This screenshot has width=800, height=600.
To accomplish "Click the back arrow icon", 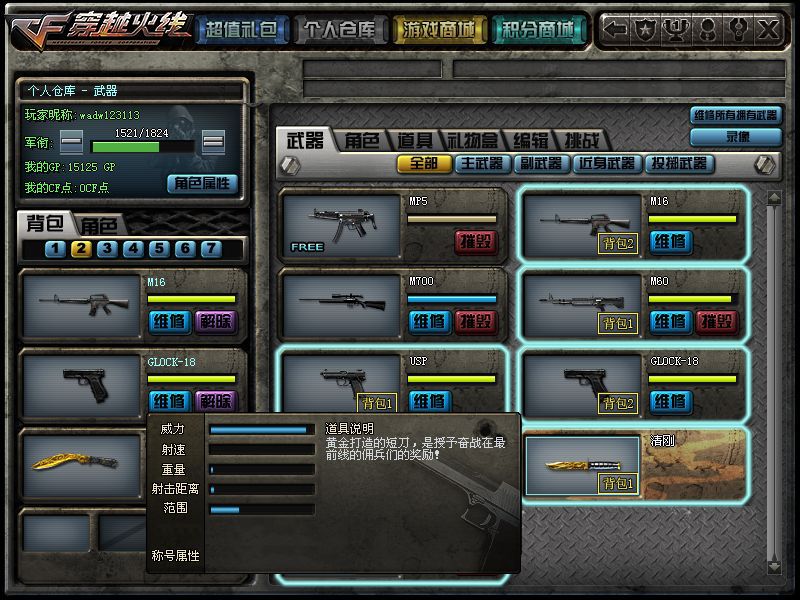I will coord(617,29).
